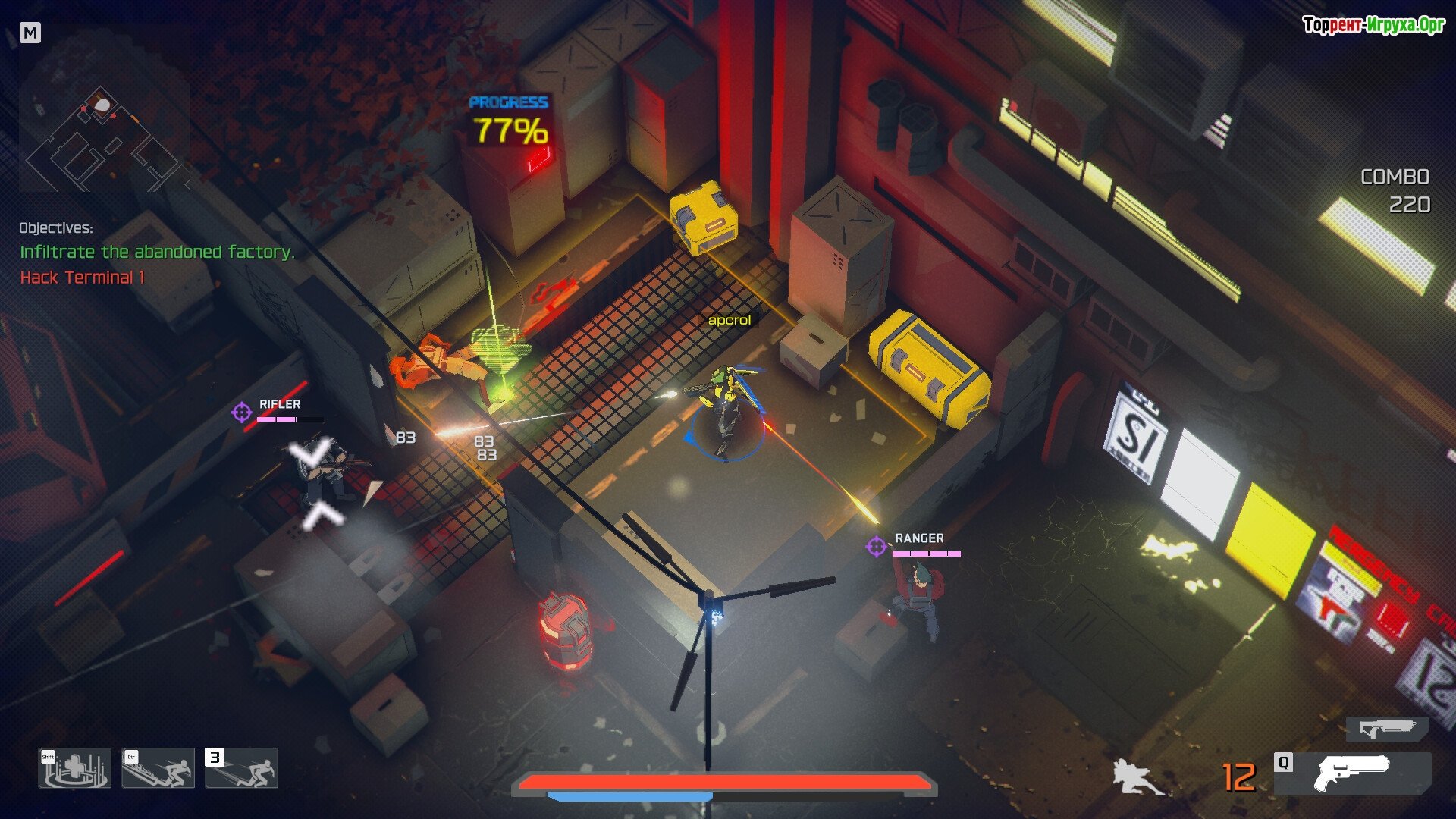Activate the healing field ability
The image size is (1456, 819).
[x=75, y=768]
